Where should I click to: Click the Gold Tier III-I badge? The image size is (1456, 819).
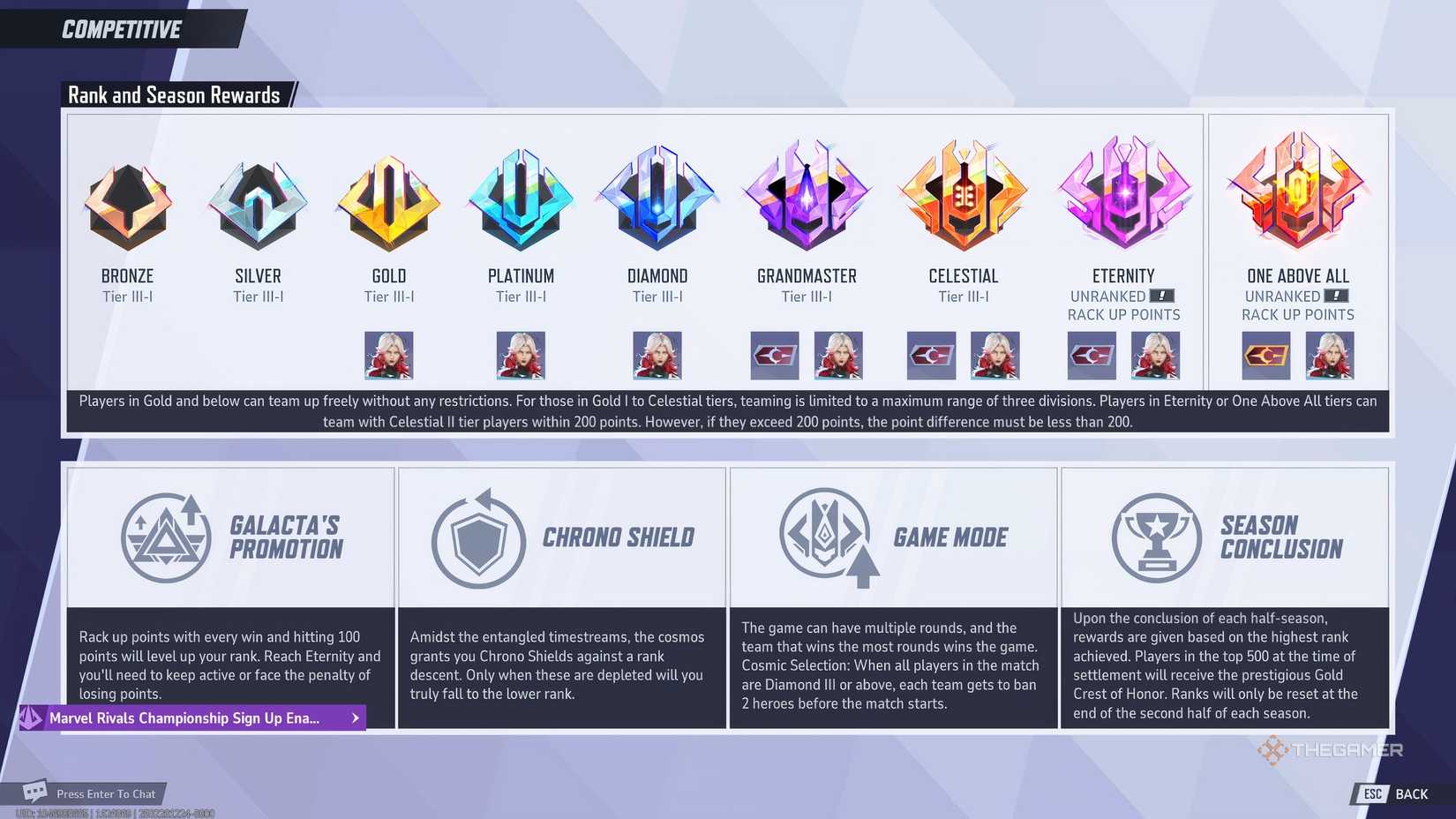[388, 201]
